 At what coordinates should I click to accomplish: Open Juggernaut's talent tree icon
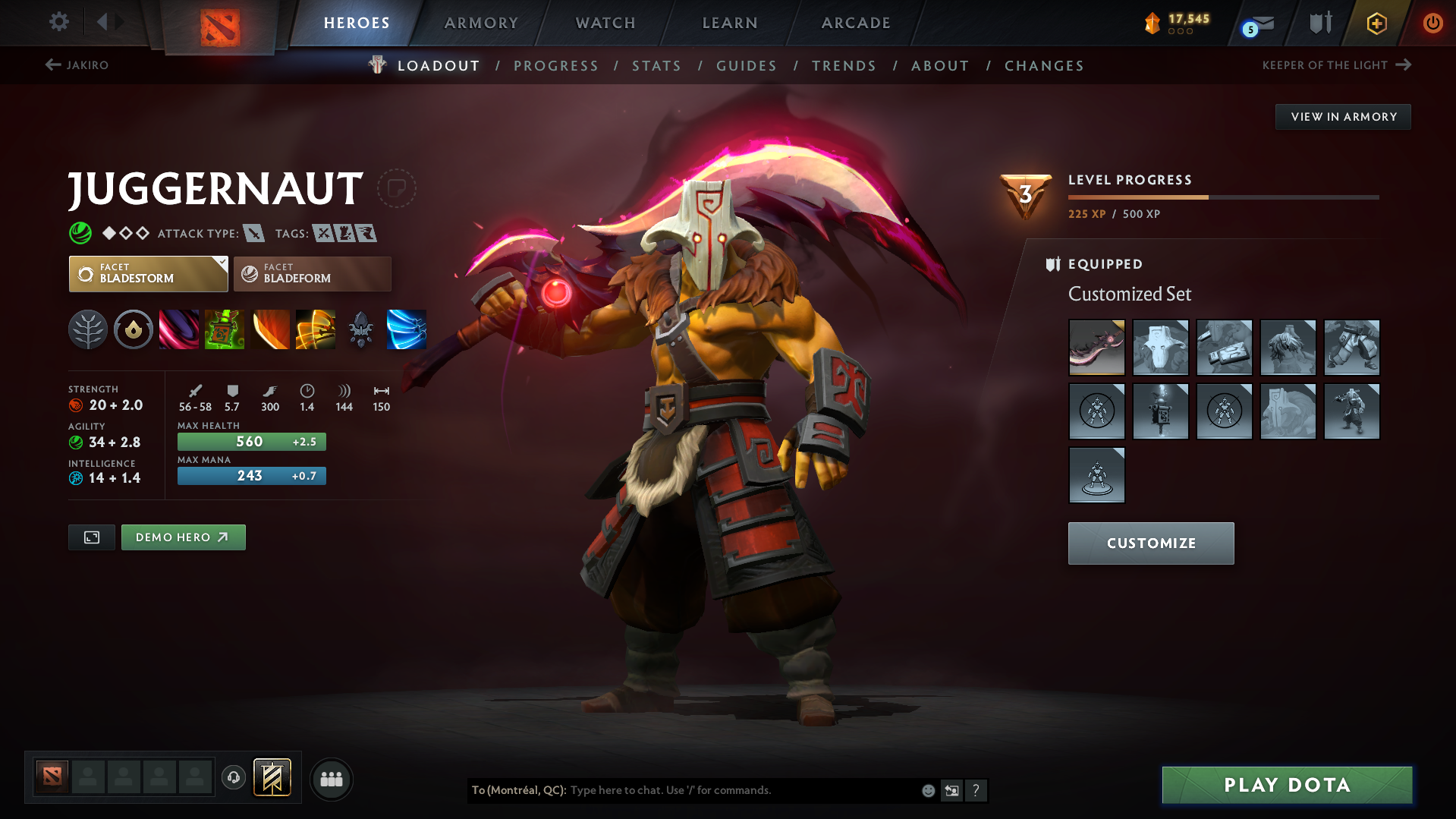click(x=88, y=329)
